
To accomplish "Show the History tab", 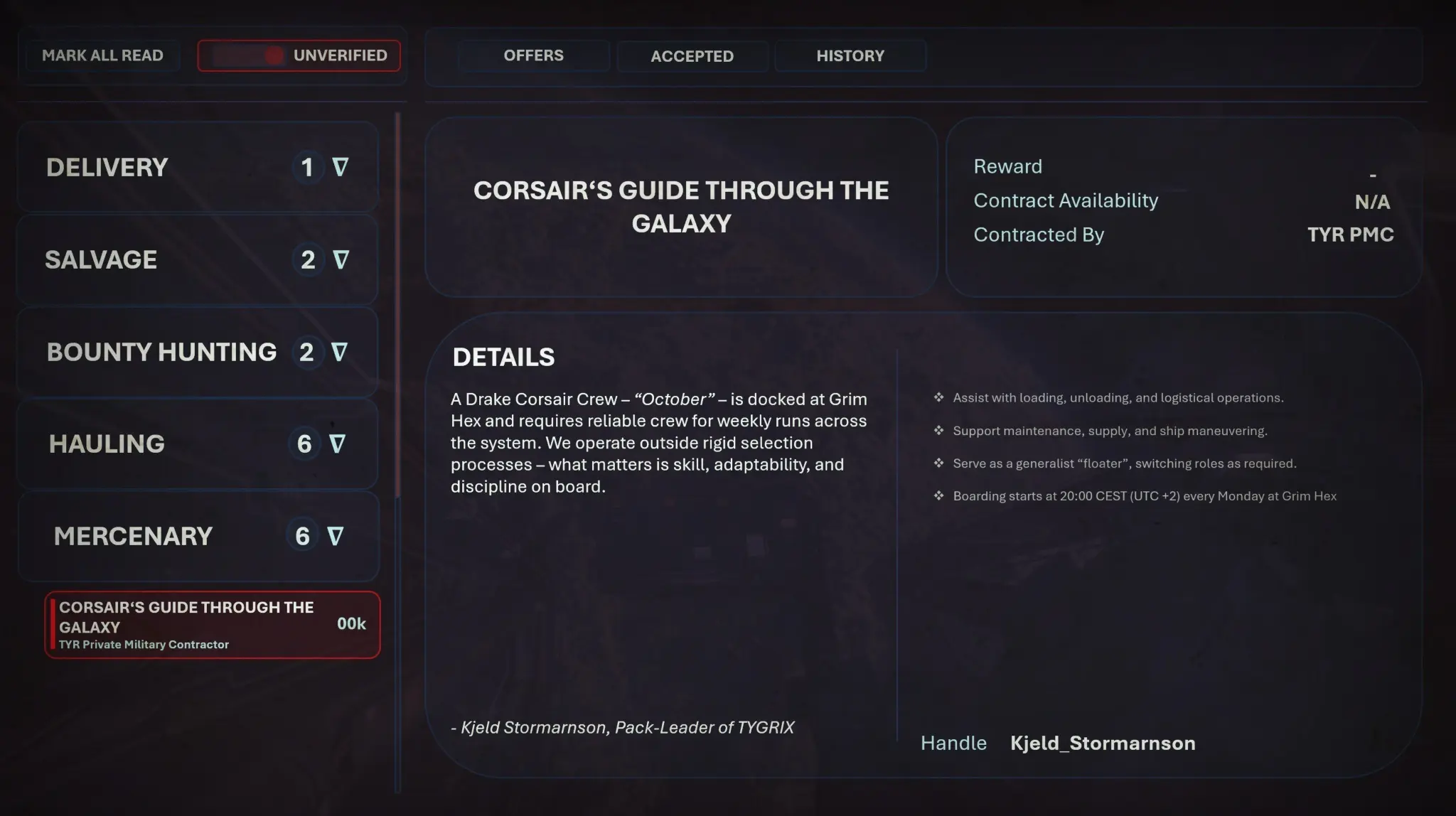I will click(850, 56).
